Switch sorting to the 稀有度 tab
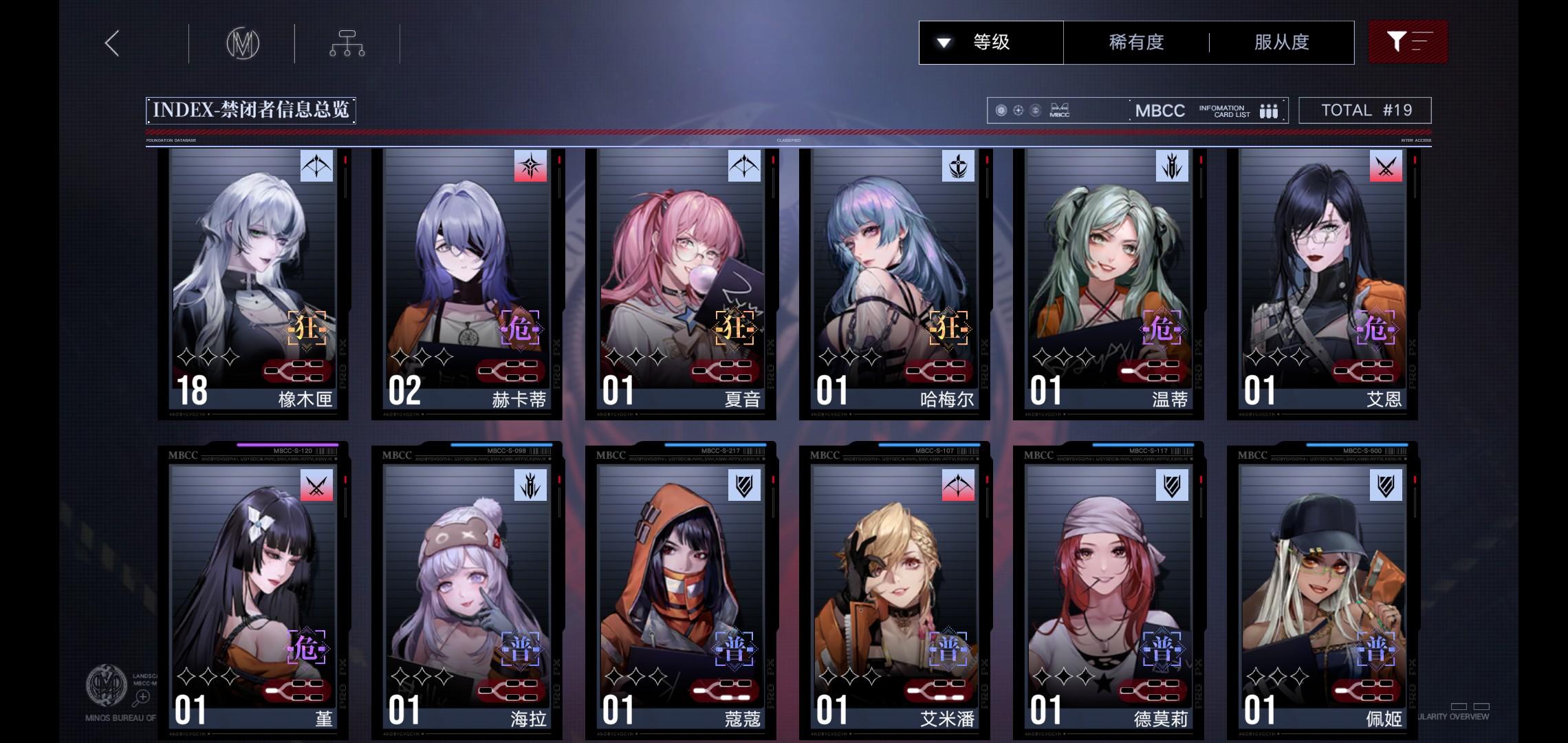Screen dimensions: 1568x743 [x=1136, y=42]
